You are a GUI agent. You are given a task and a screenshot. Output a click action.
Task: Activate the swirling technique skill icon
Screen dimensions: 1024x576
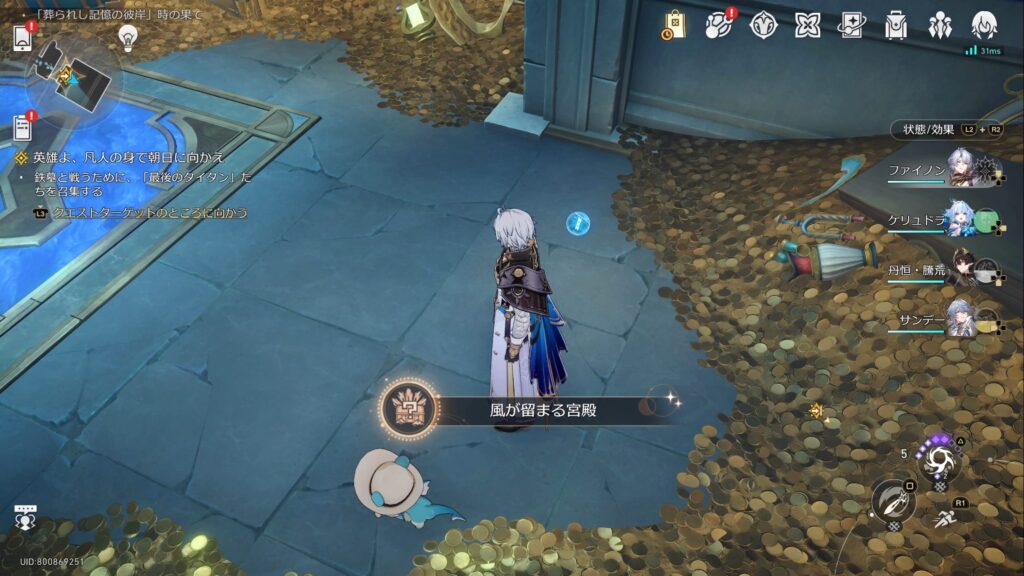click(x=941, y=461)
